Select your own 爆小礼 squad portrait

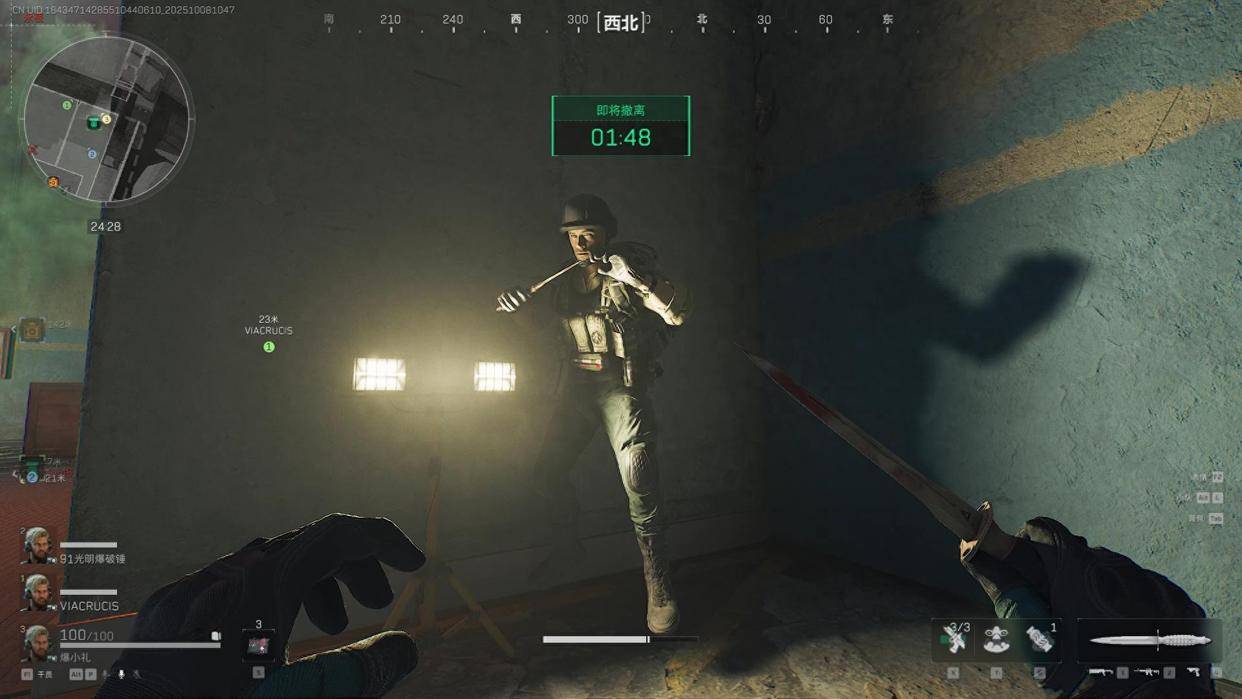click(37, 642)
